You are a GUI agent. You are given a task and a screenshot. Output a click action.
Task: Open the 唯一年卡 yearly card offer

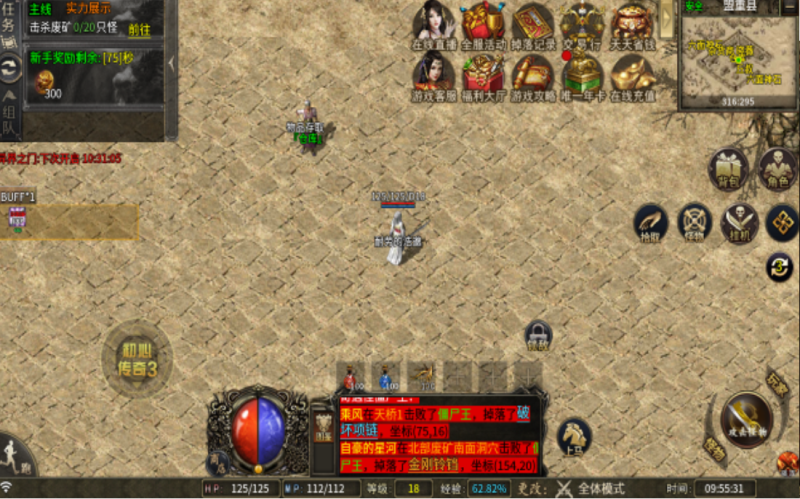582,75
